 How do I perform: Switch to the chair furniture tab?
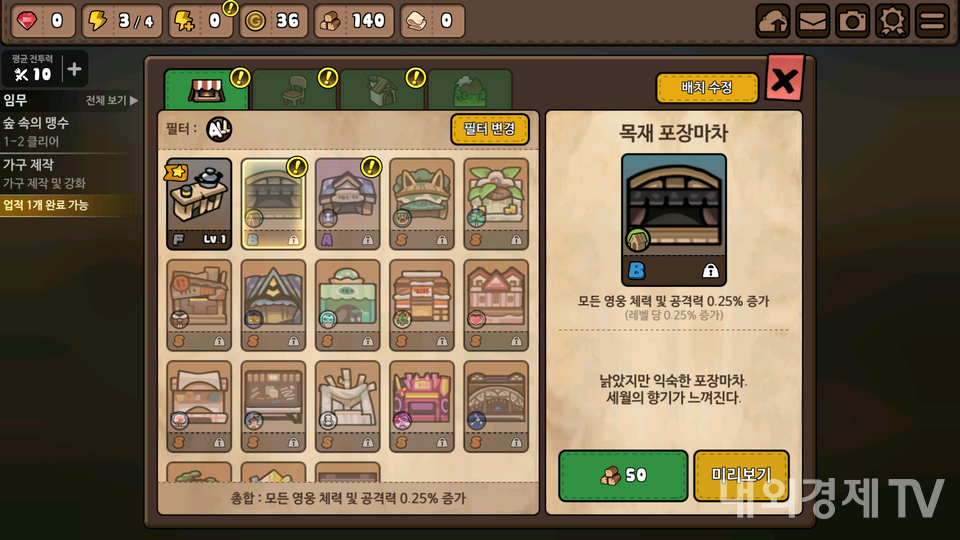(x=294, y=90)
